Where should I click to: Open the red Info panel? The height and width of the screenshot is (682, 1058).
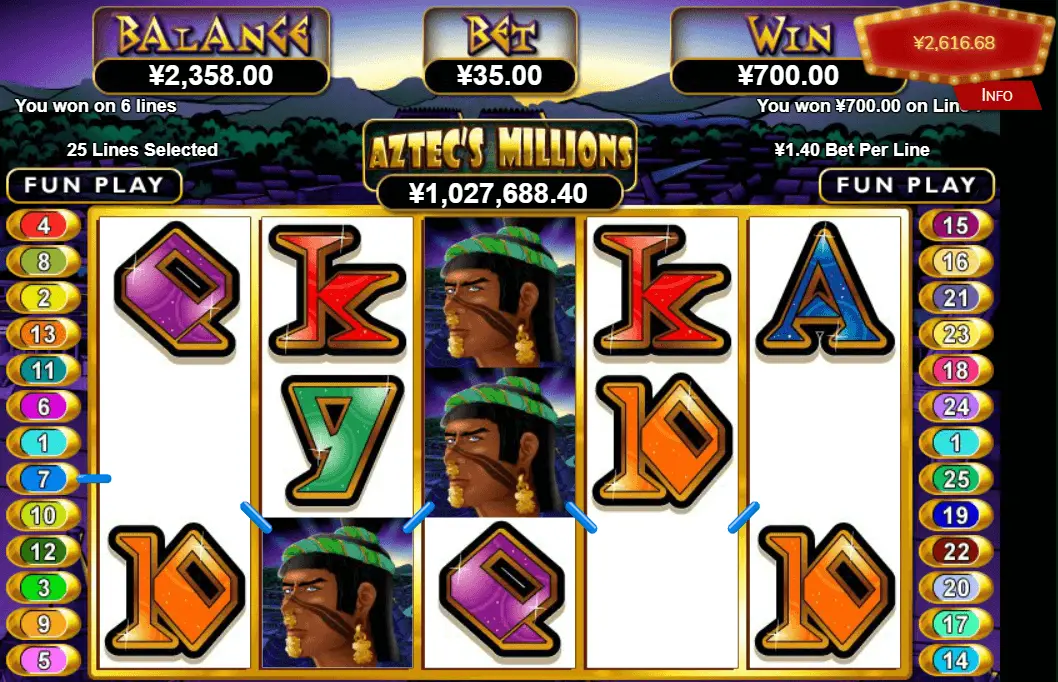(x=996, y=95)
